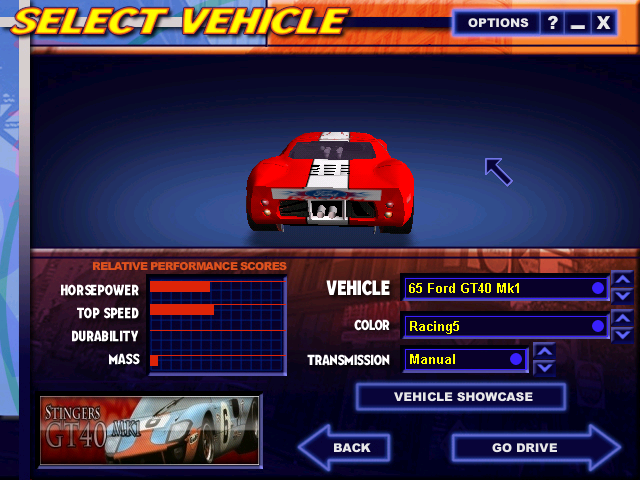Step transmission down with the arrow

click(545, 367)
